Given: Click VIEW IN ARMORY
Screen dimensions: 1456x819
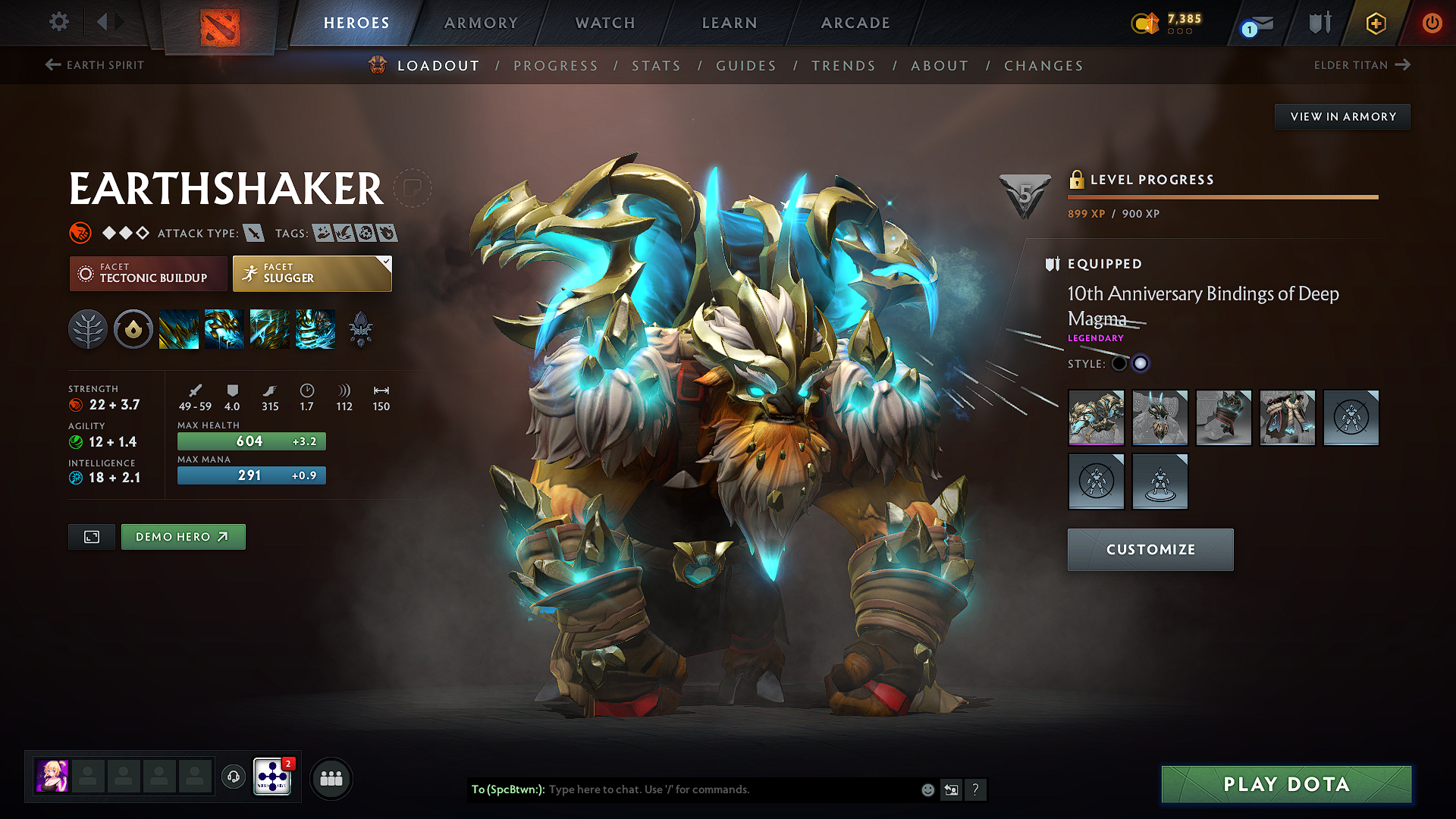Looking at the screenshot, I should click(x=1341, y=116).
